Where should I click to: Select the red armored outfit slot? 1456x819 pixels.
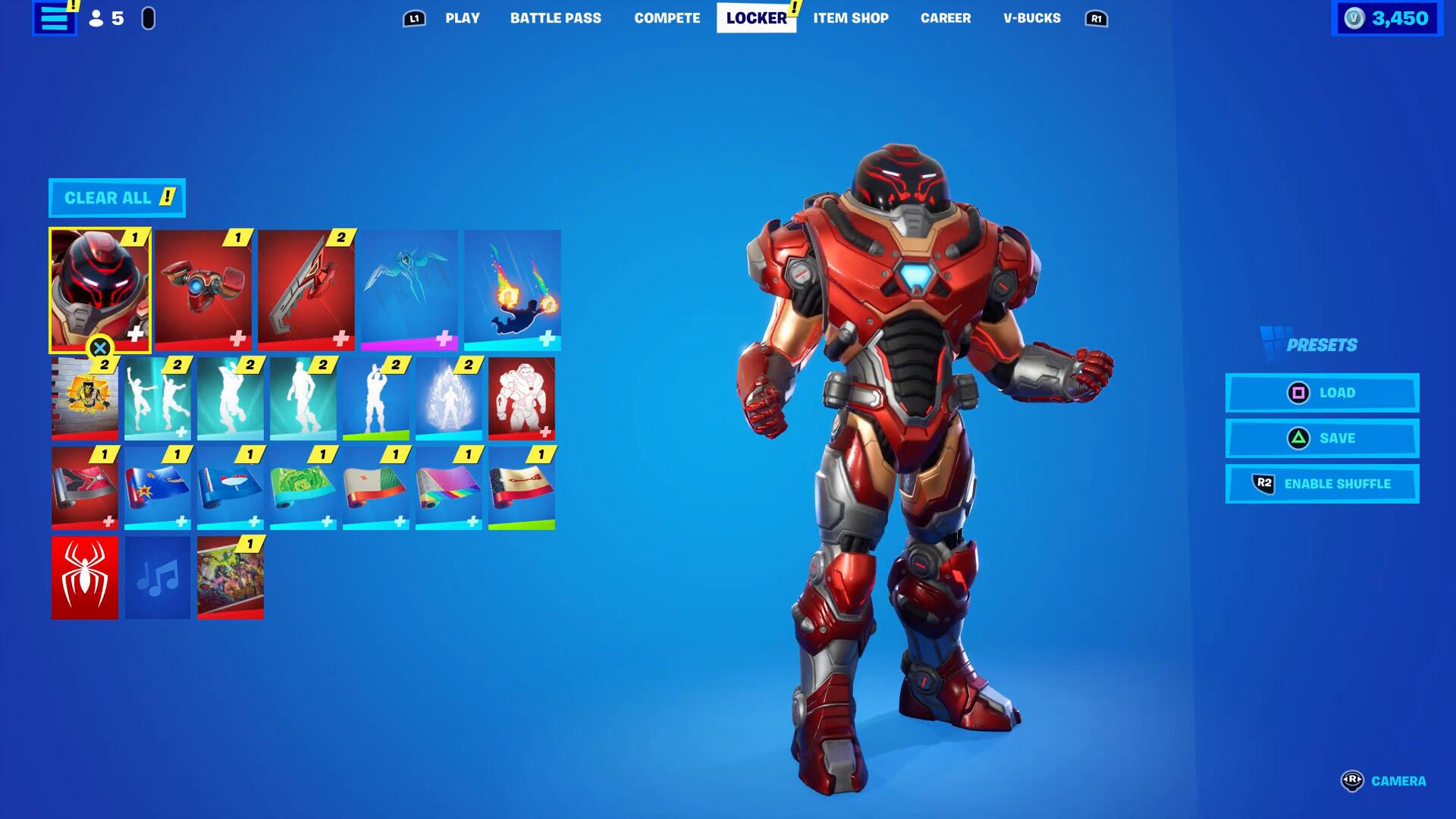(x=100, y=290)
